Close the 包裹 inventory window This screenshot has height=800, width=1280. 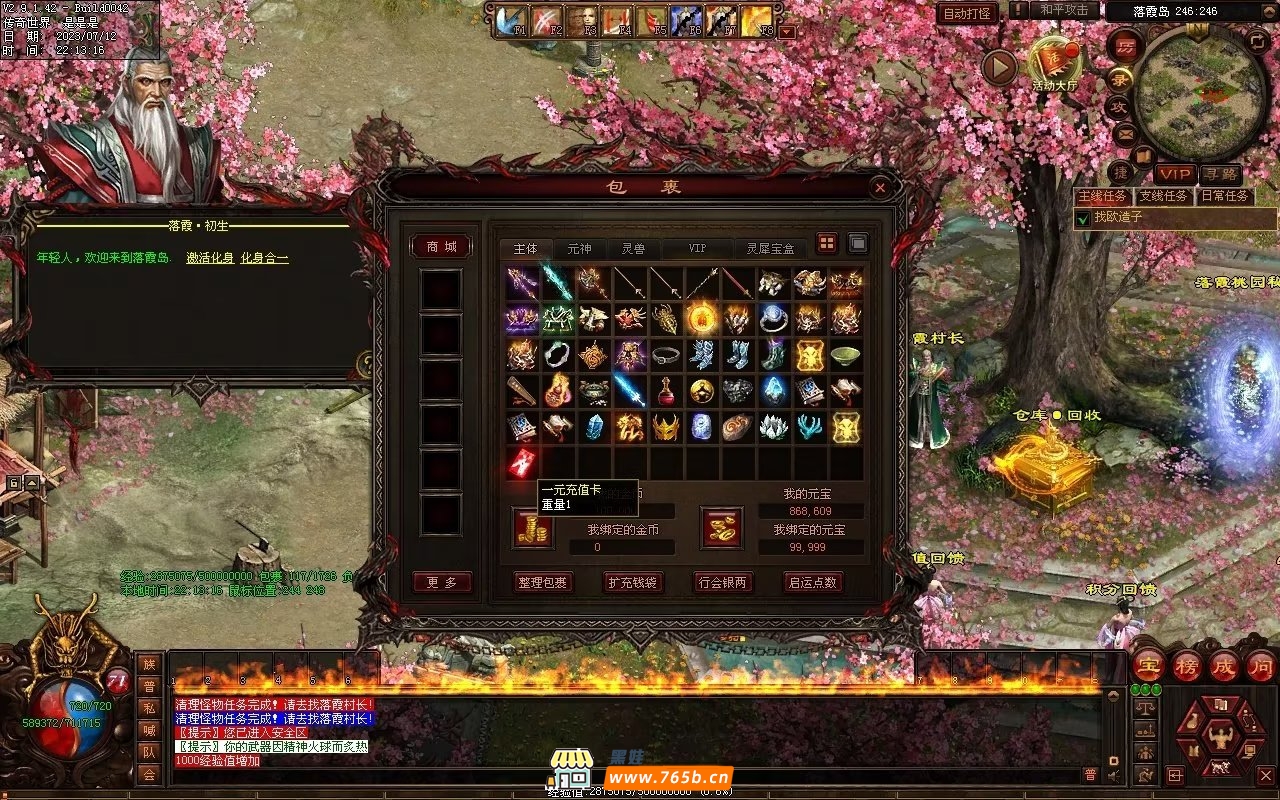click(x=879, y=187)
